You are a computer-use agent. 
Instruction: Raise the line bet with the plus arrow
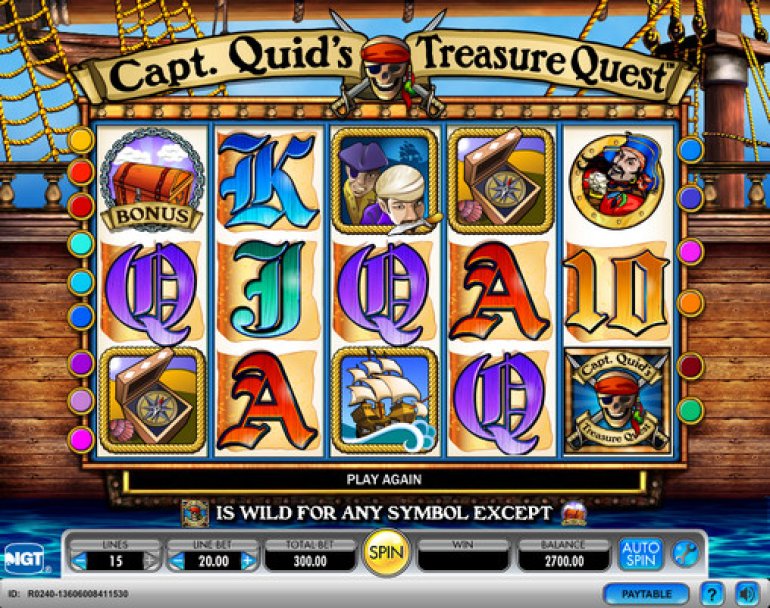[248, 560]
